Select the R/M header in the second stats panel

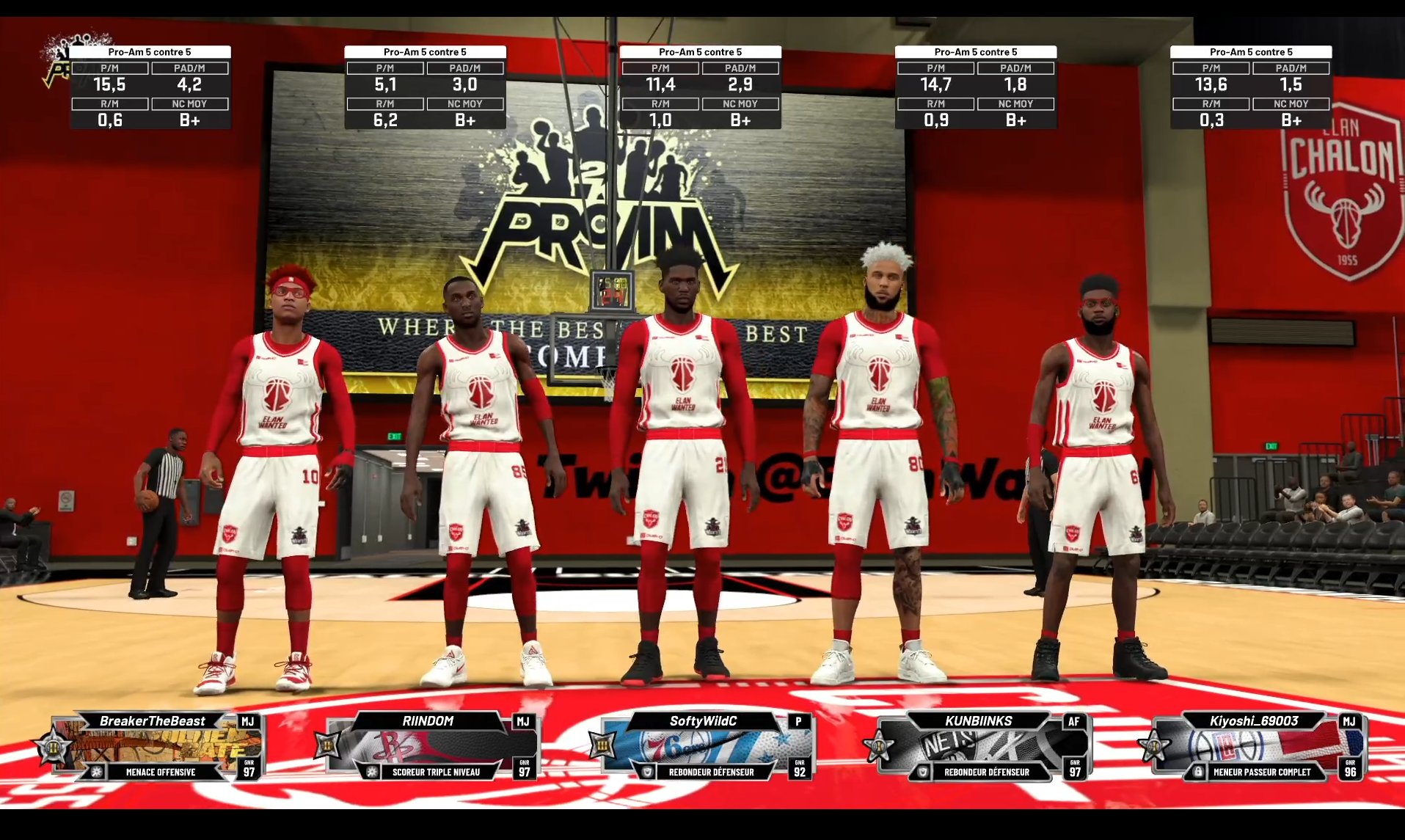(x=384, y=103)
